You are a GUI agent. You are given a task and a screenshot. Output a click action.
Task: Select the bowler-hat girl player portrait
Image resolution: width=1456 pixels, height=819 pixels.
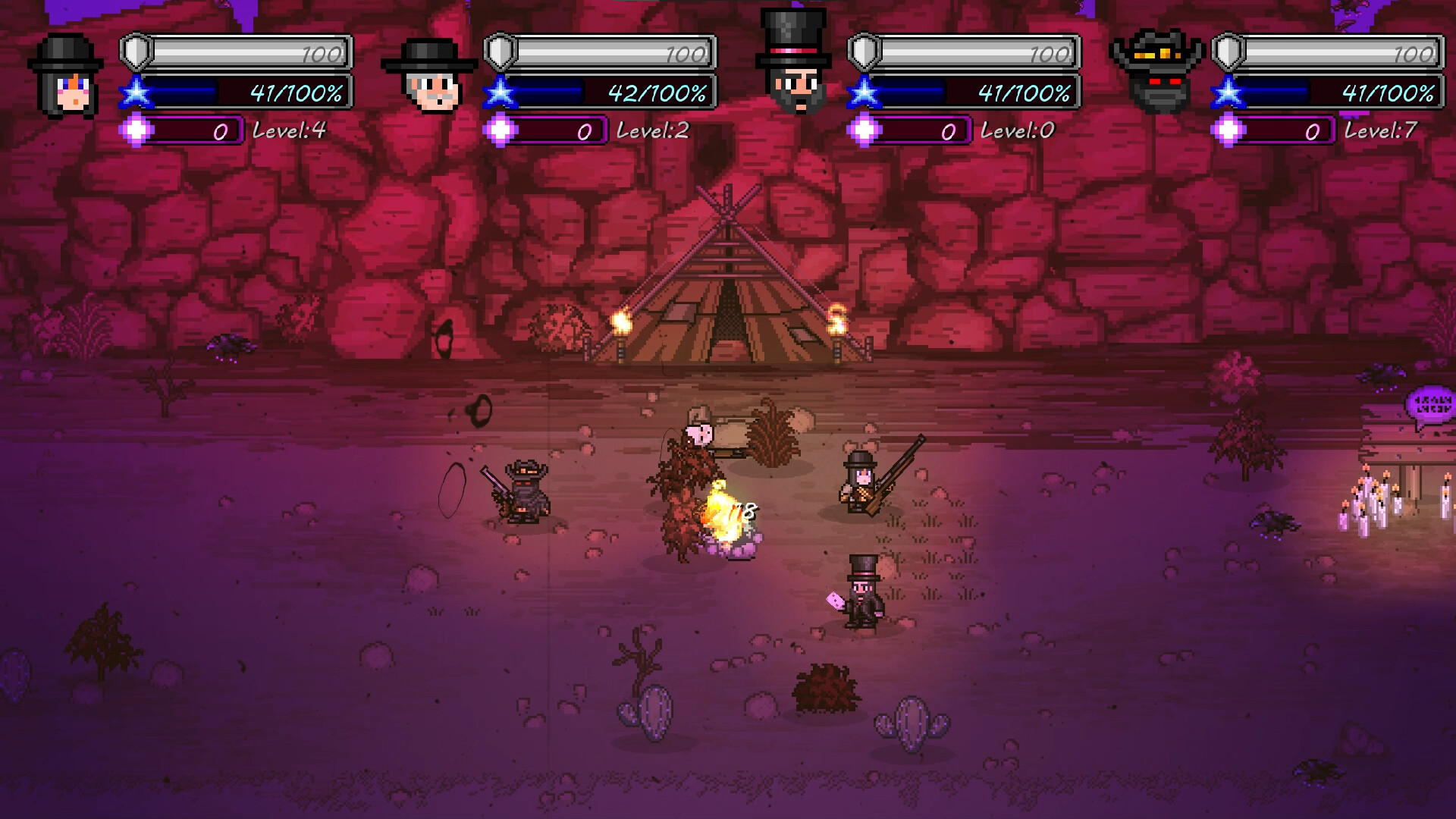tap(64, 72)
